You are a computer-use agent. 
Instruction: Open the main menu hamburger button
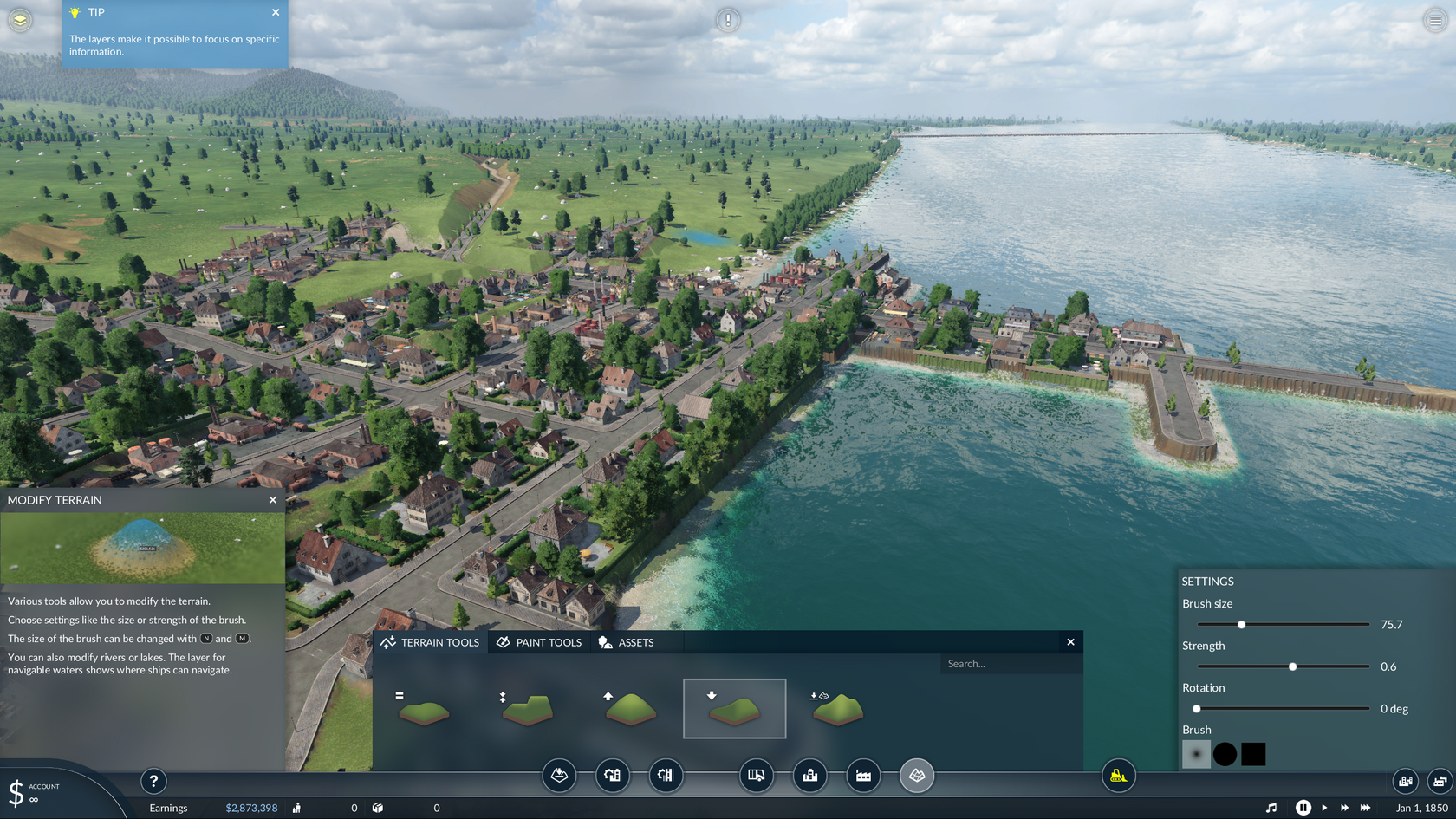pyautogui.click(x=1435, y=20)
